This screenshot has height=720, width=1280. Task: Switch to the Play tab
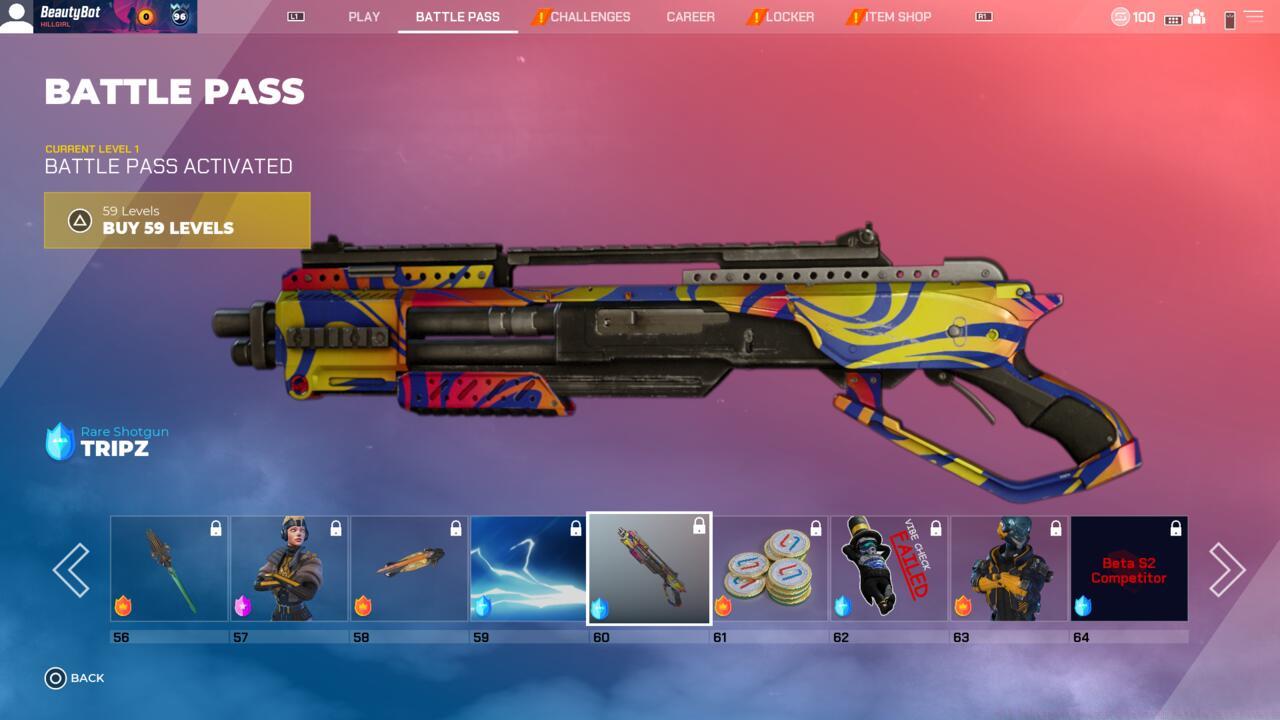pyautogui.click(x=364, y=17)
